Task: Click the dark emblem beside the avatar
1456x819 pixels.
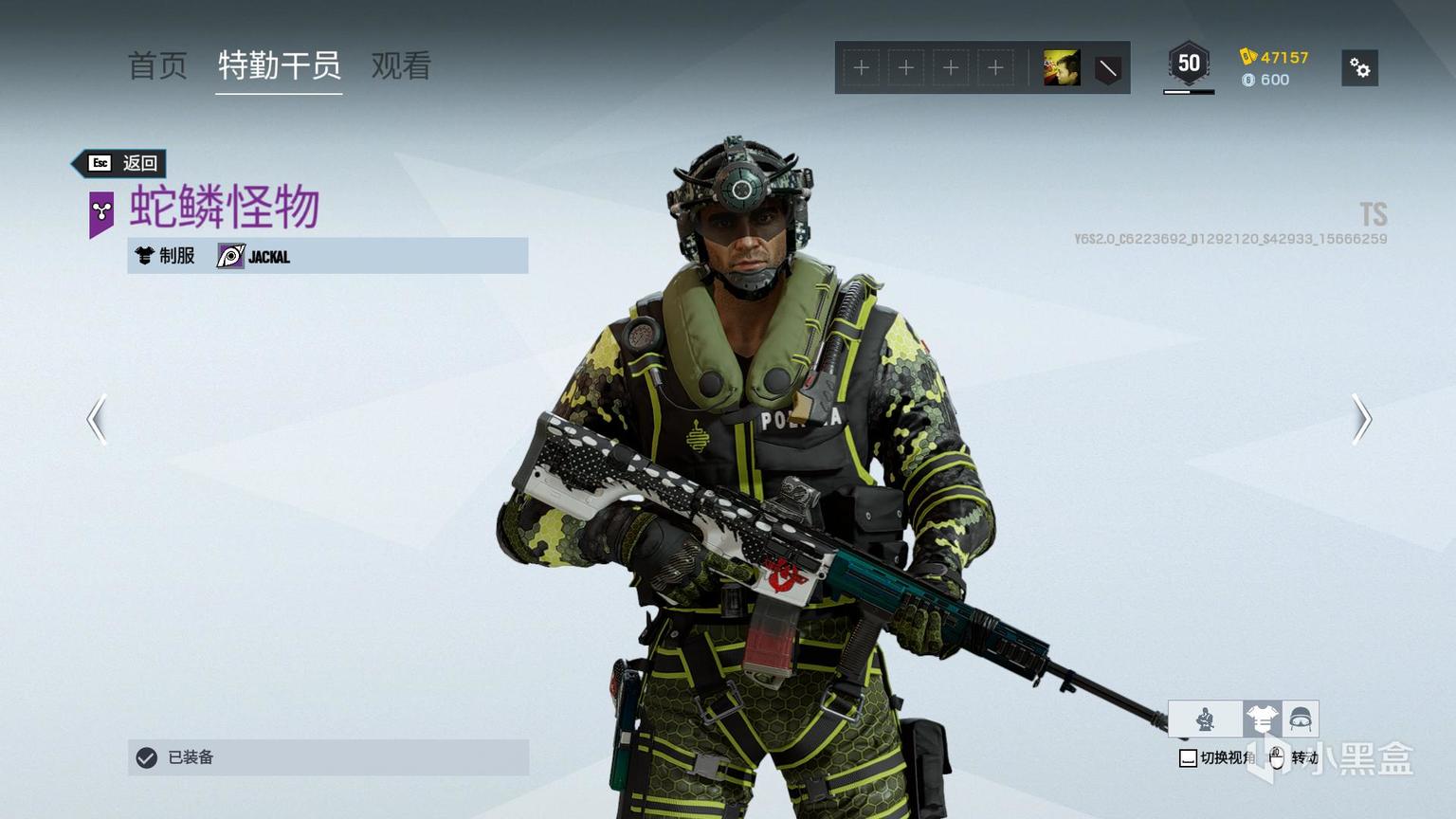Action: click(x=1107, y=68)
